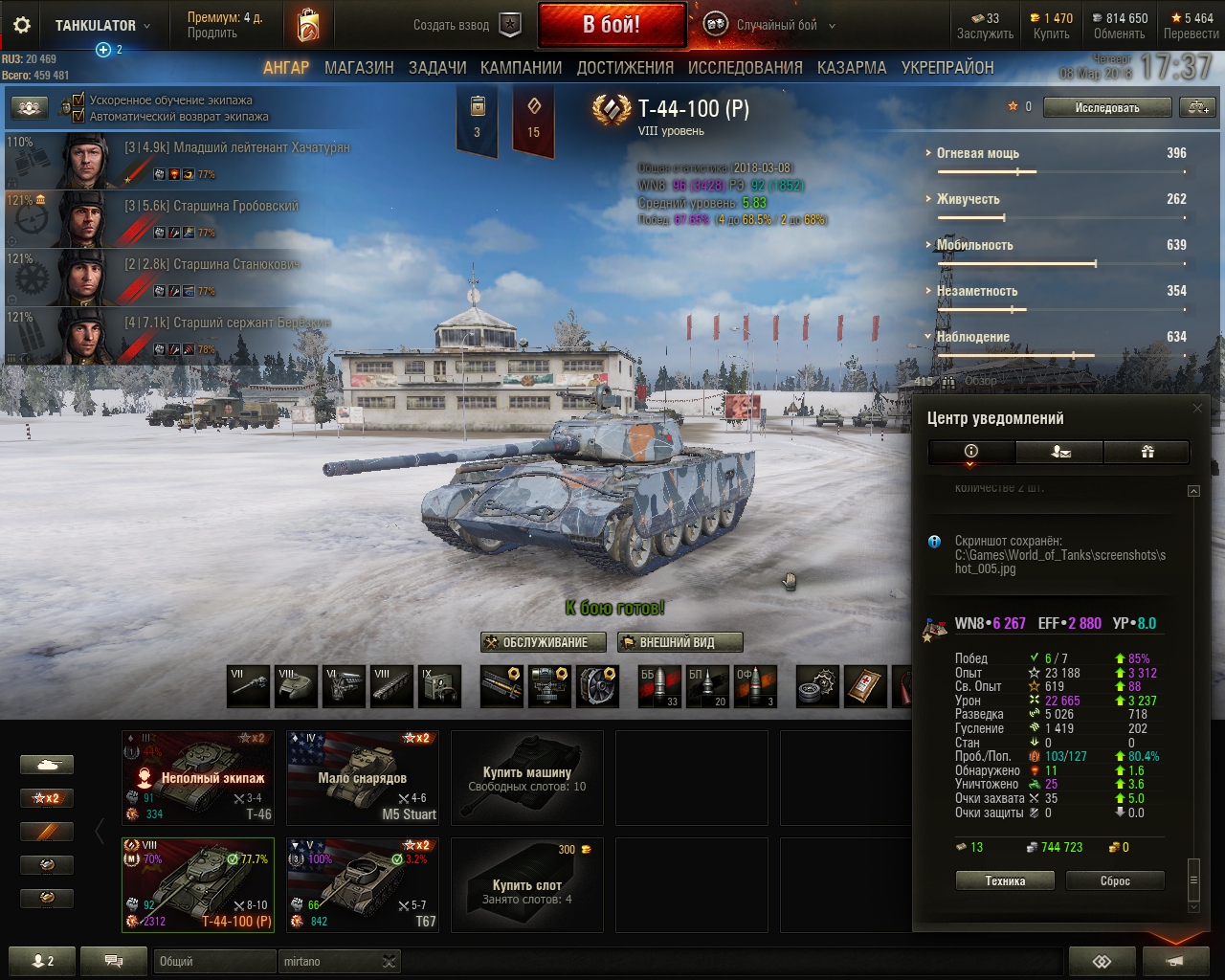This screenshot has width=1225, height=980.
Task: Click the Техника button in notifications
Action: [x=1005, y=881]
